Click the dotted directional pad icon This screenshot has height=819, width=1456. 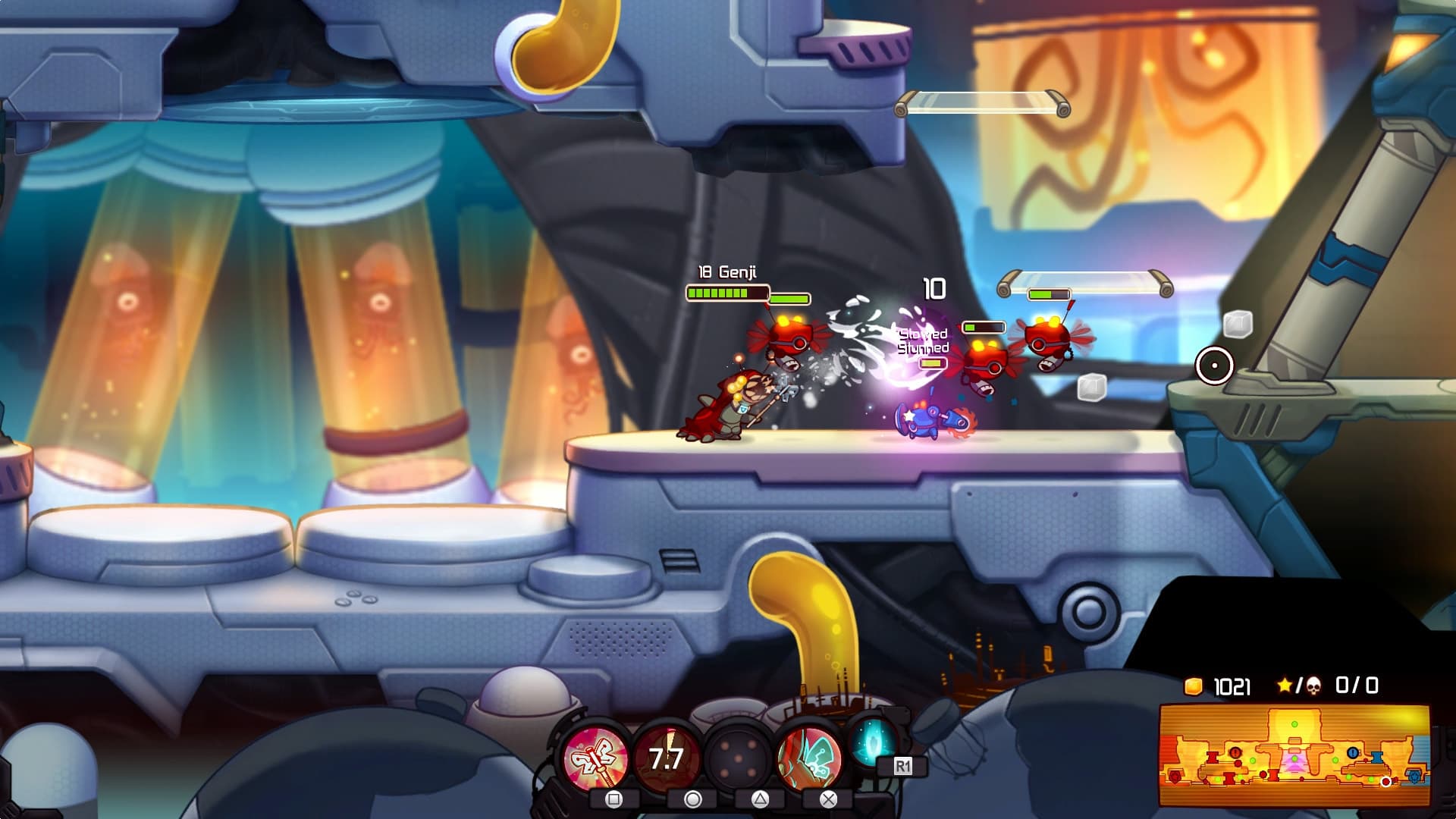(739, 756)
